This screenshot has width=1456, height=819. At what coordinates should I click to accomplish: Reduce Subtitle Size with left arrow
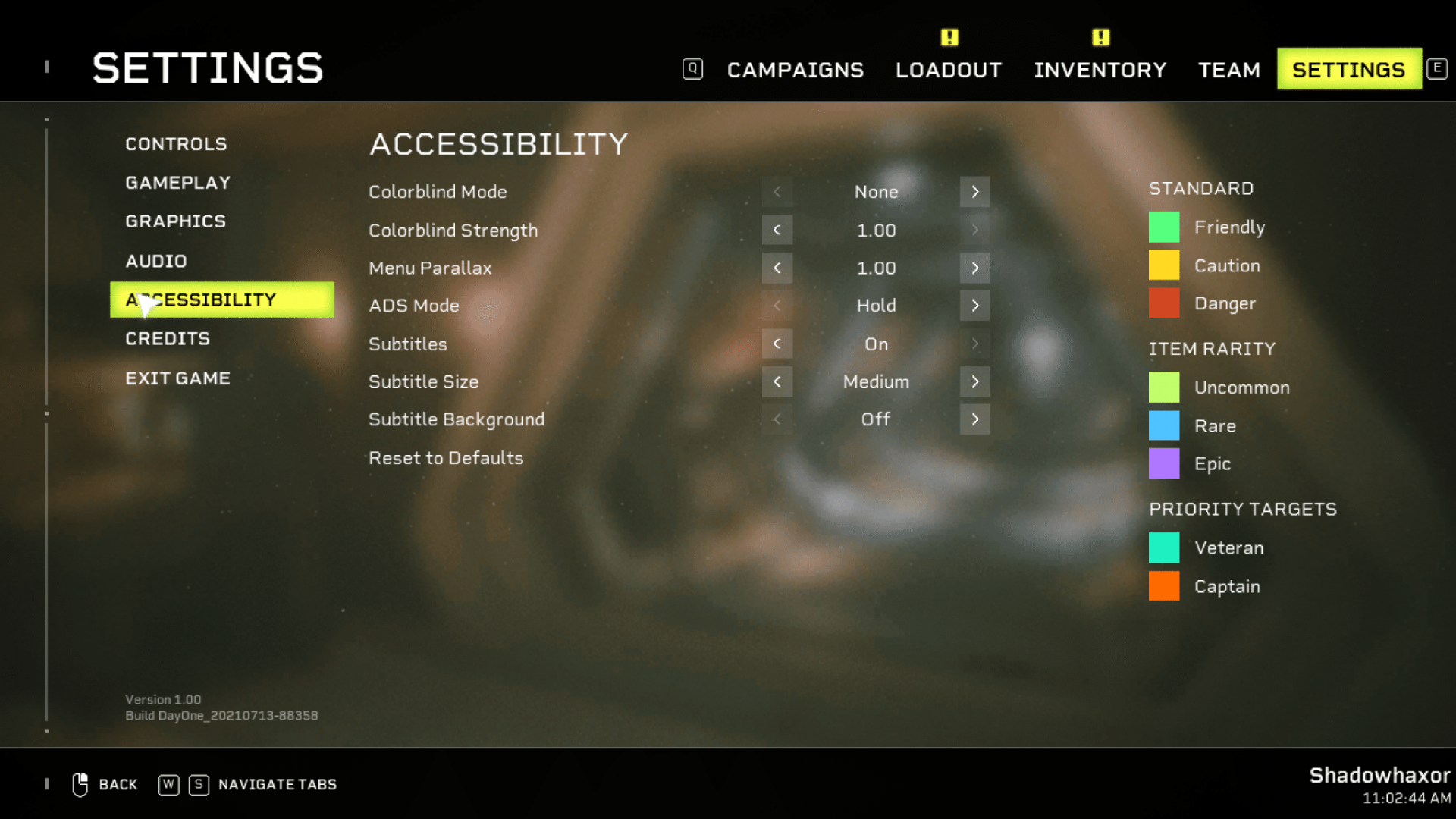777,381
